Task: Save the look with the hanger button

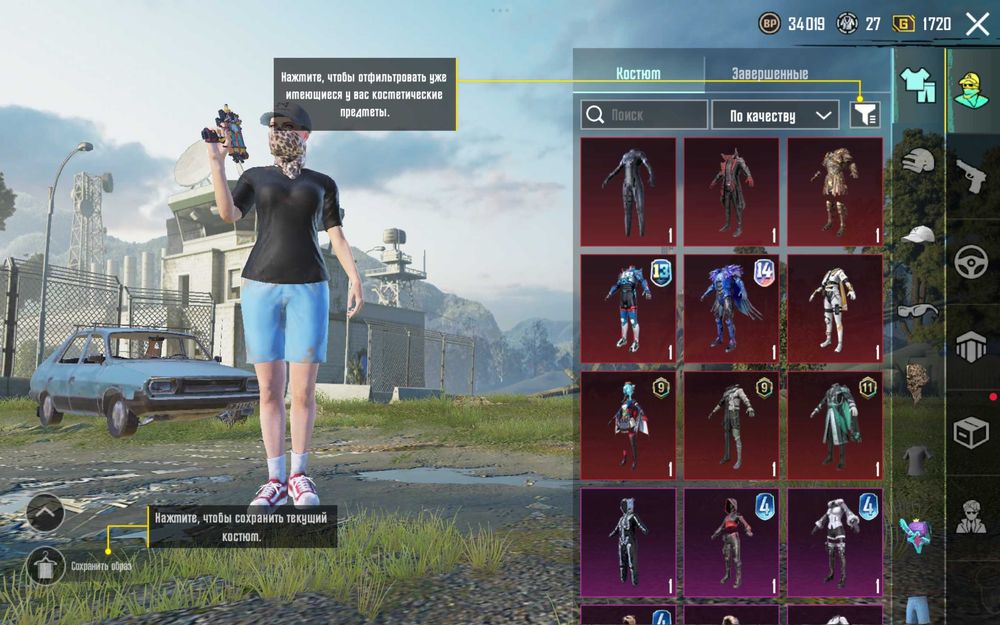Action: pyautogui.click(x=45, y=566)
